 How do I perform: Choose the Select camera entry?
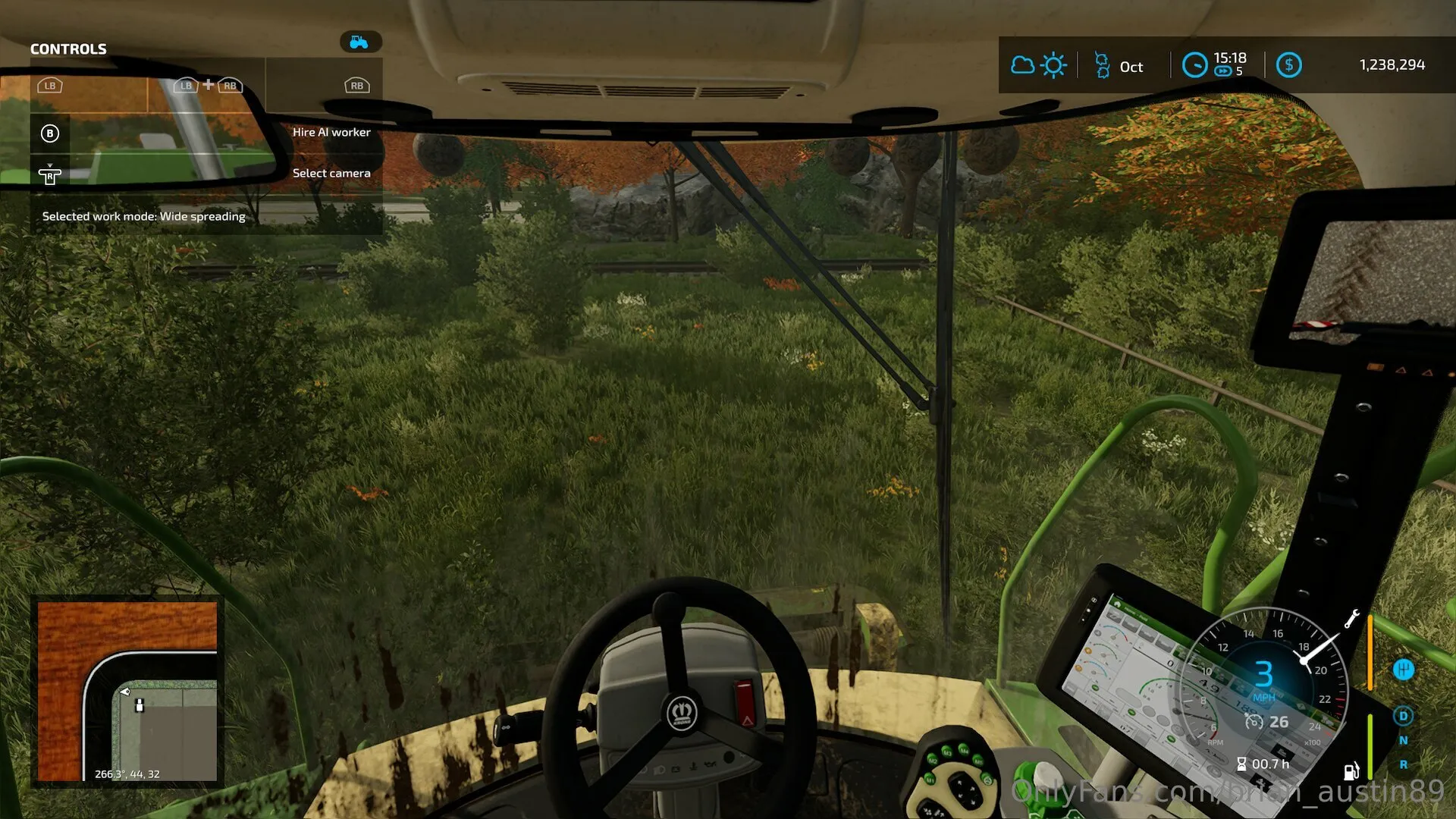331,174
